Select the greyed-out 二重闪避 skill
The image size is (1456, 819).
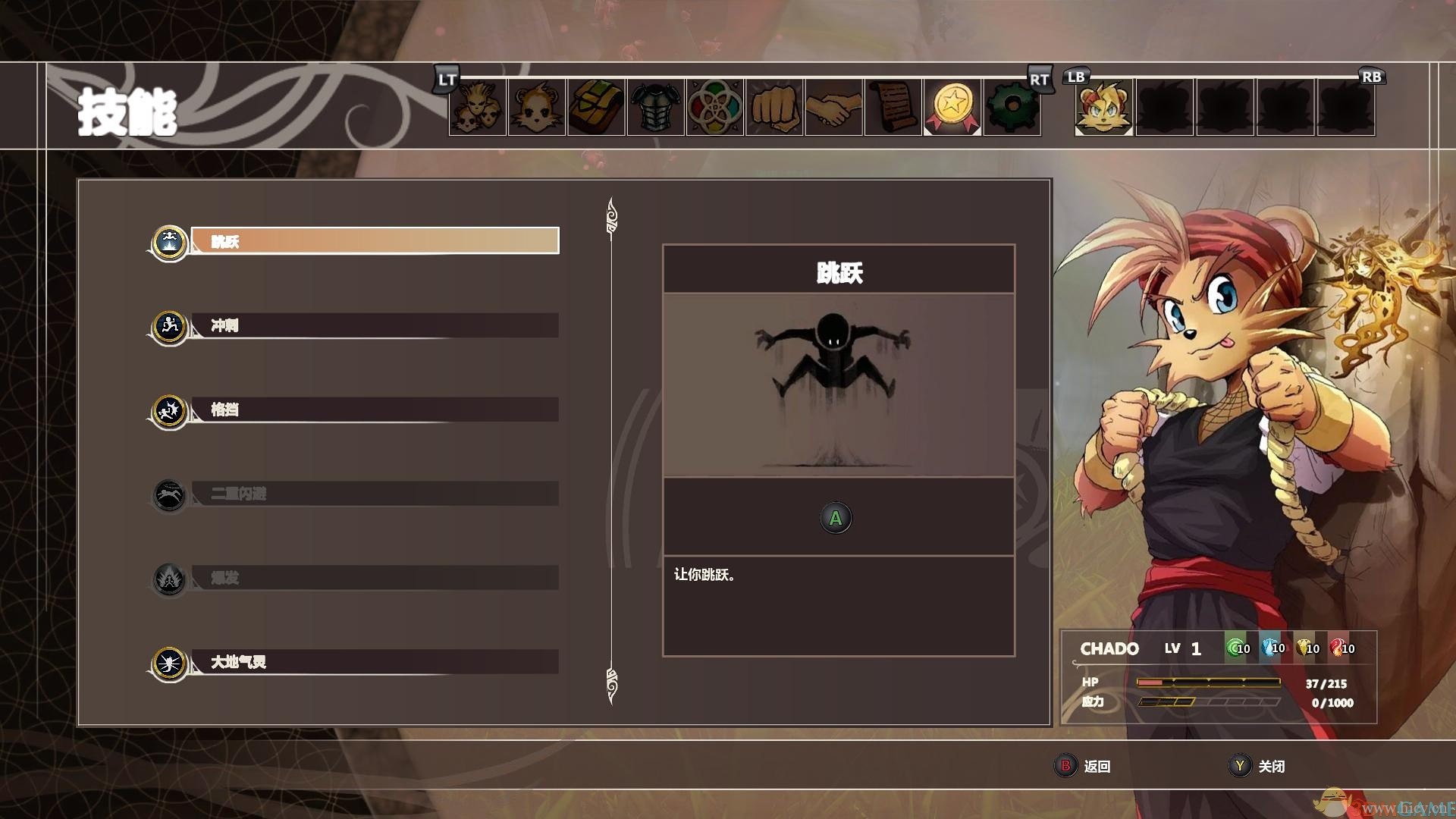(375, 494)
